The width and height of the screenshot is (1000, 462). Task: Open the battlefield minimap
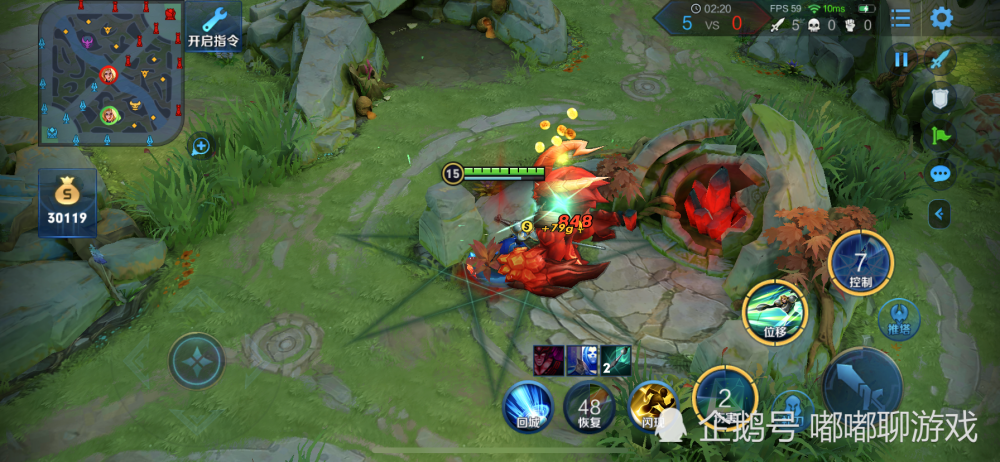[x=111, y=72]
